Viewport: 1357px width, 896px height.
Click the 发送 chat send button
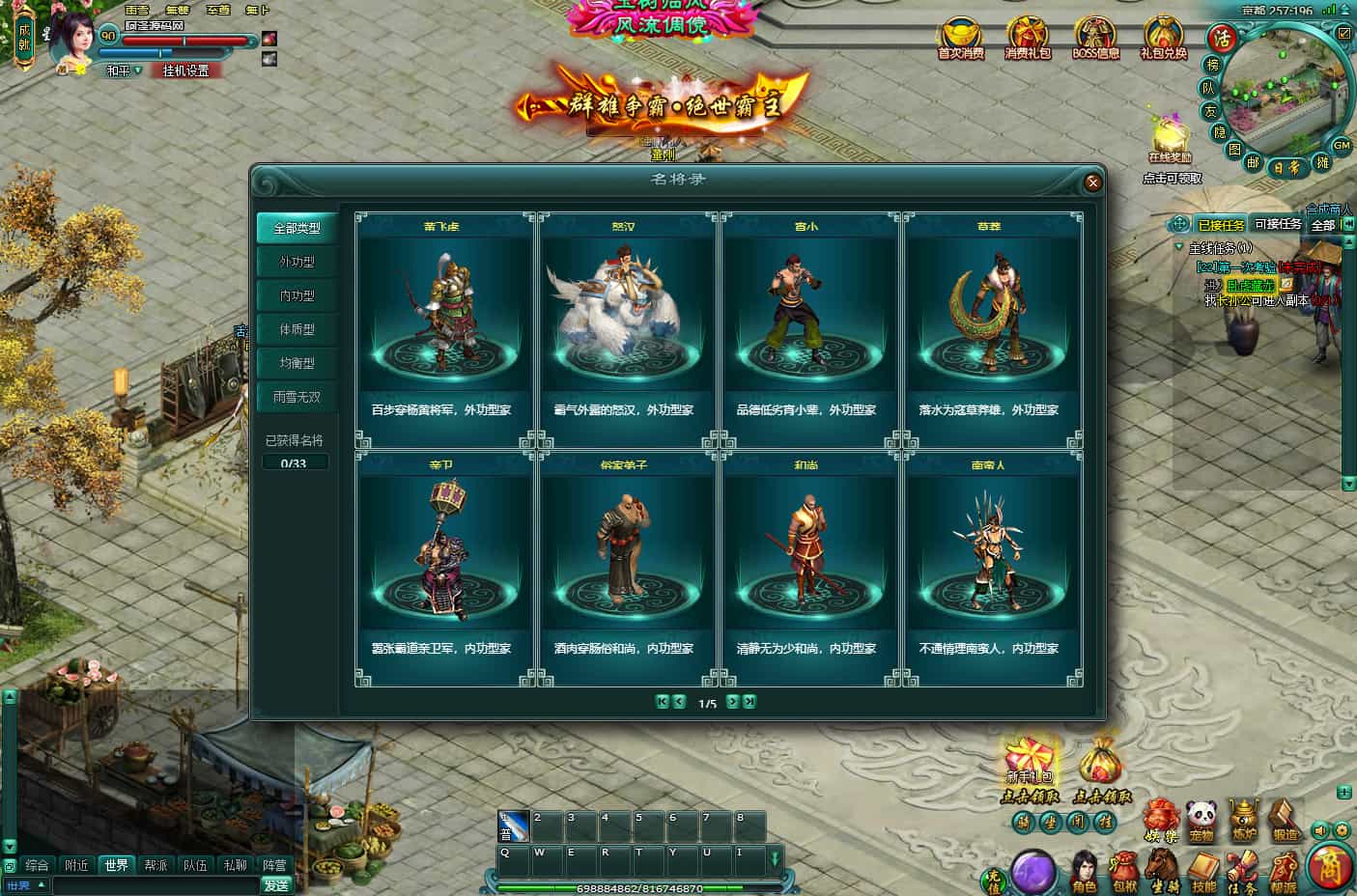coord(276,884)
